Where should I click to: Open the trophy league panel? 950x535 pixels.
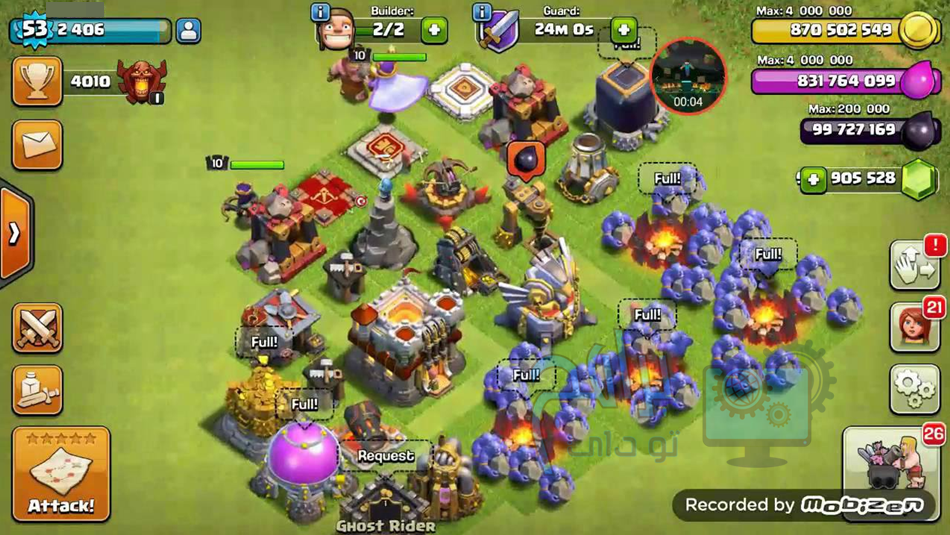(x=37, y=81)
